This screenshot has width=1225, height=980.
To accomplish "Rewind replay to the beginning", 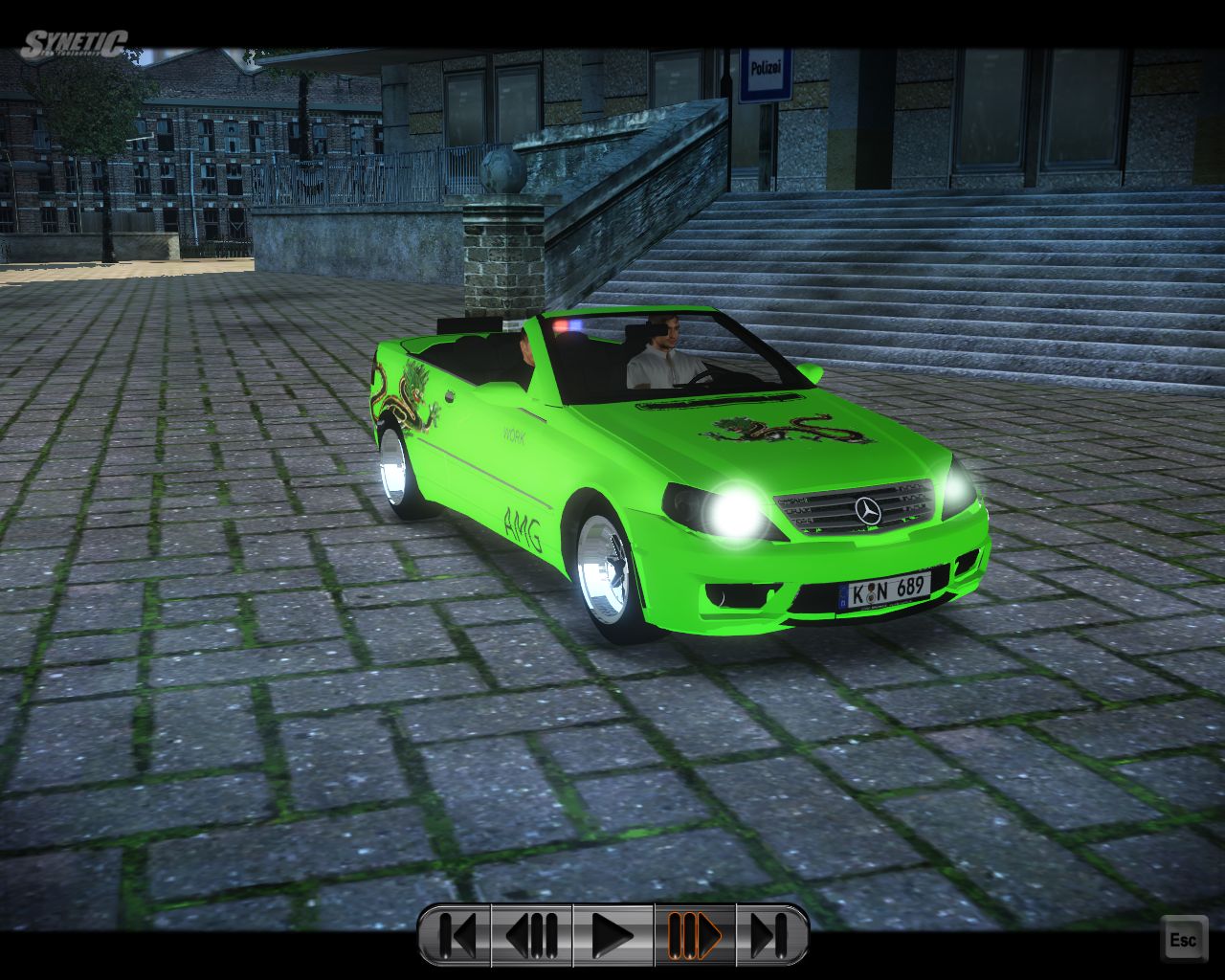I will point(457,935).
